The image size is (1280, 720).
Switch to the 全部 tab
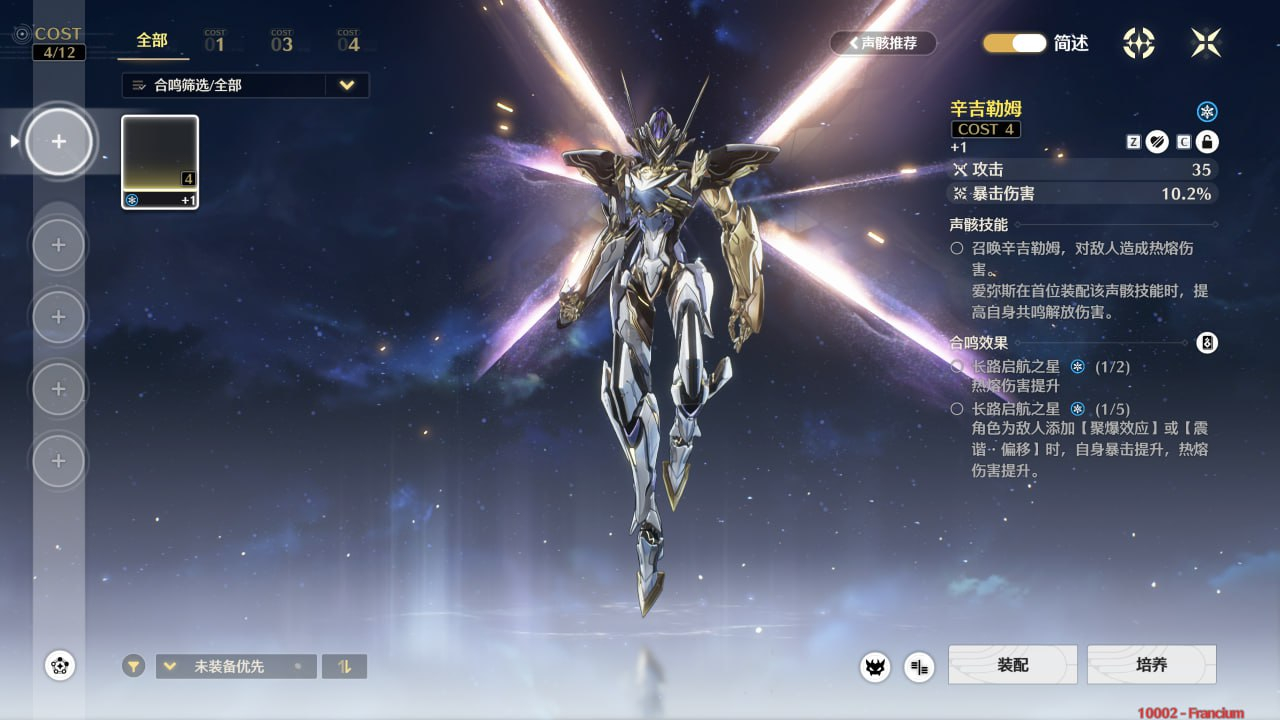coord(152,41)
